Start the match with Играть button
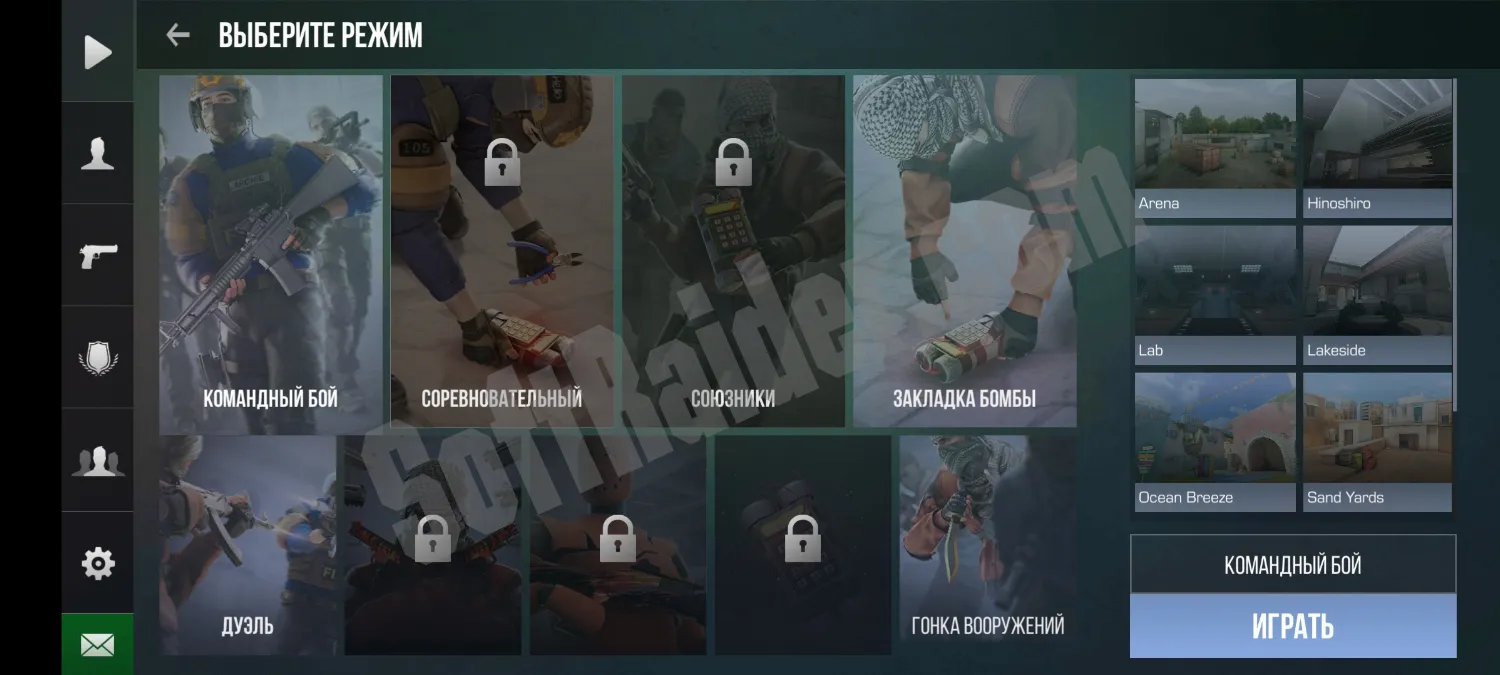 (1292, 626)
